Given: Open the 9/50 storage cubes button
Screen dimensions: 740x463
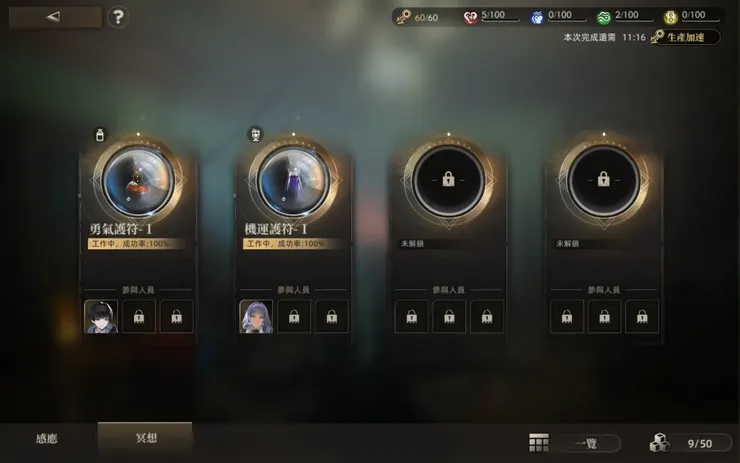Looking at the screenshot, I should pos(688,443).
